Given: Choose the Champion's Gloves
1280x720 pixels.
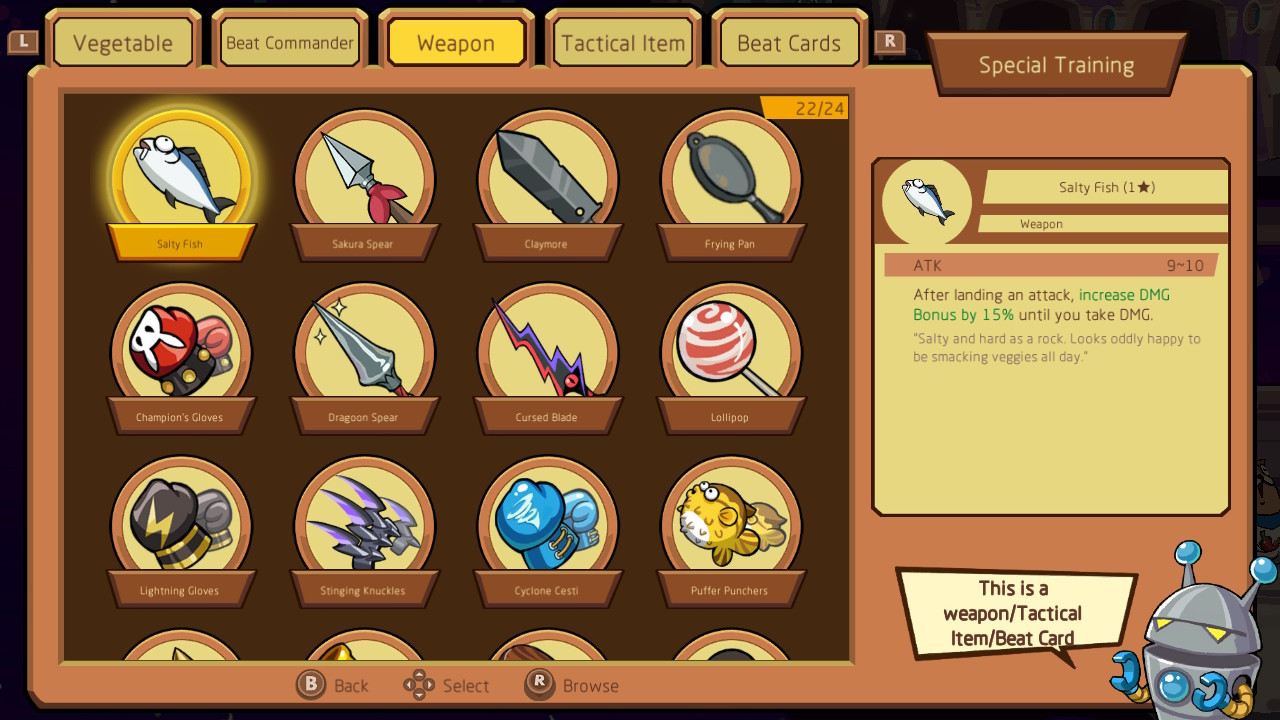Looking at the screenshot, I should point(181,345).
